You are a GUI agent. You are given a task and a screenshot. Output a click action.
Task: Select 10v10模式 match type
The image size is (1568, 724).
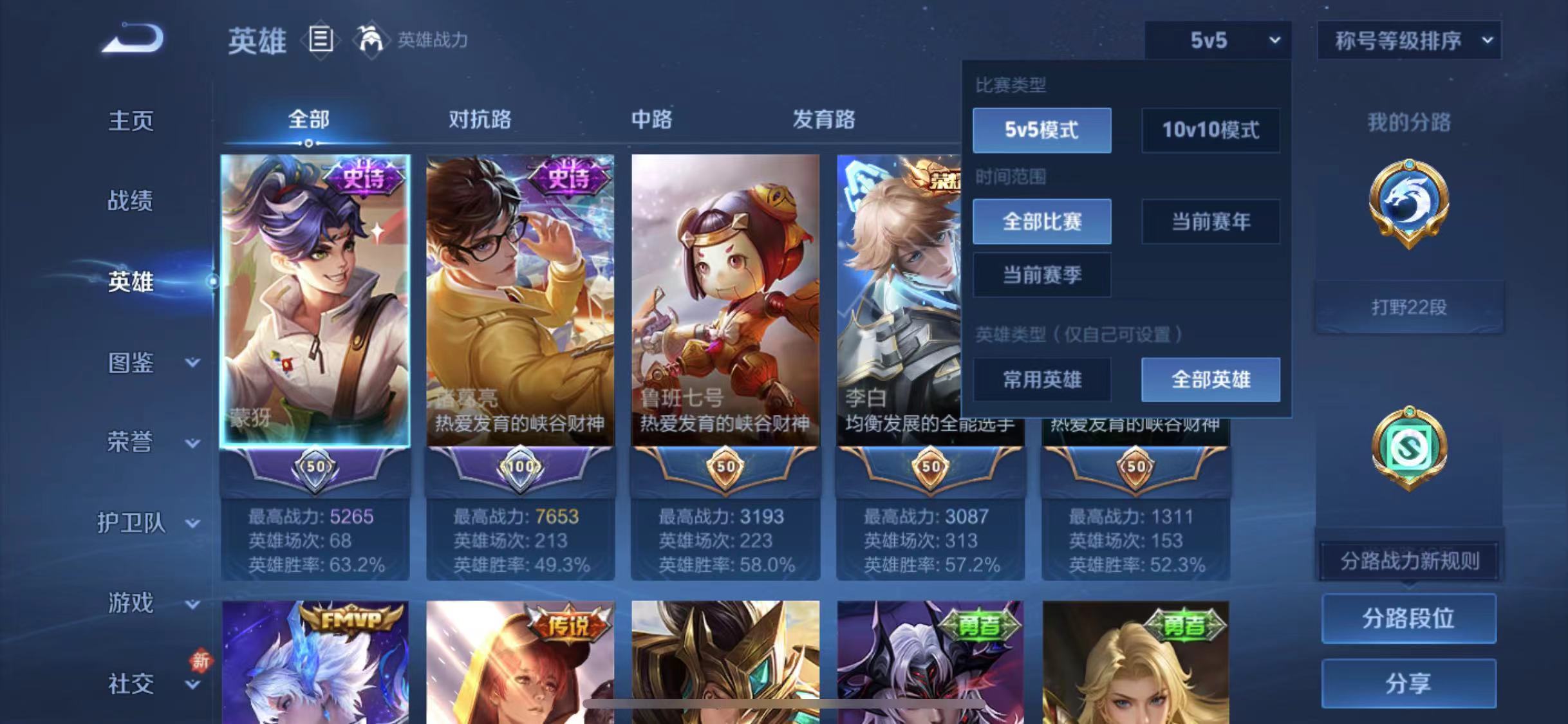click(1210, 130)
